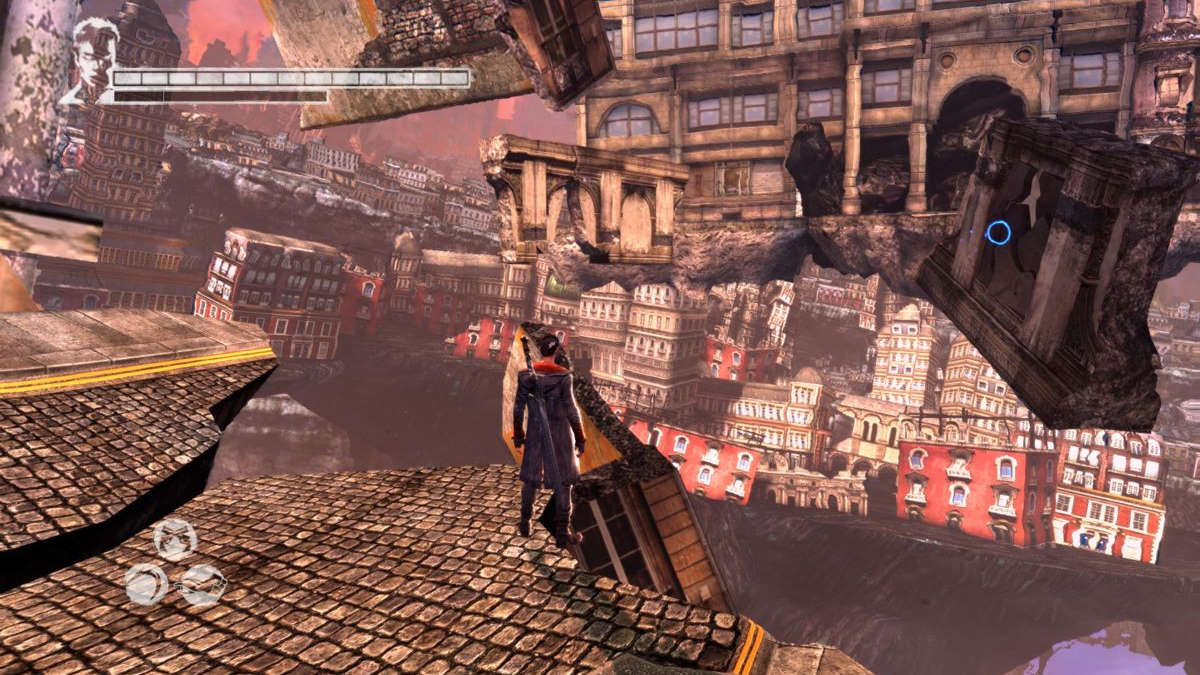1200x675 pixels.
Task: Target the blue ring grapple marker
Action: click(997, 233)
